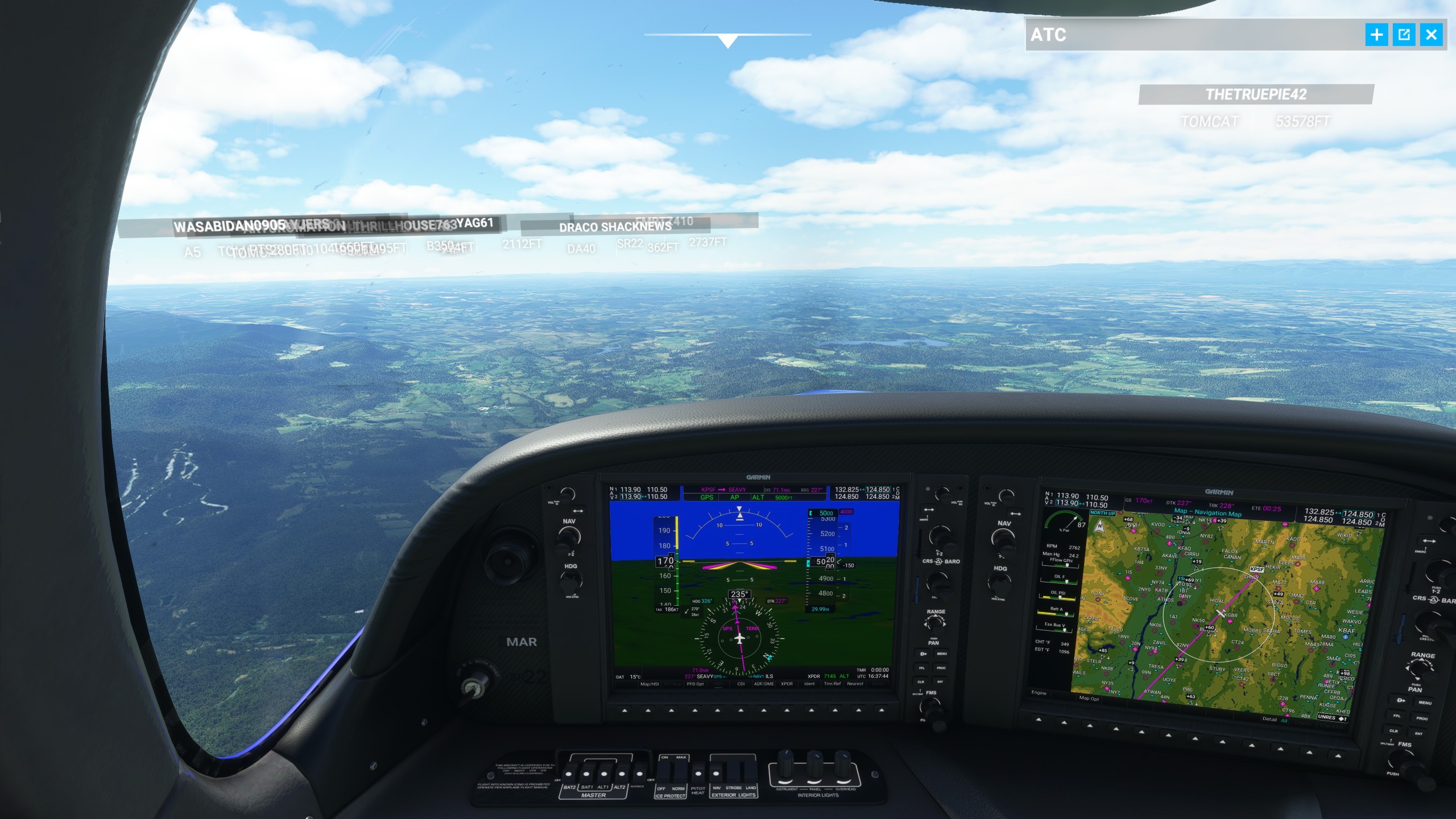Open the PFD Opt menu softkey
Viewport: 1456px width, 819px height.
tap(695, 684)
